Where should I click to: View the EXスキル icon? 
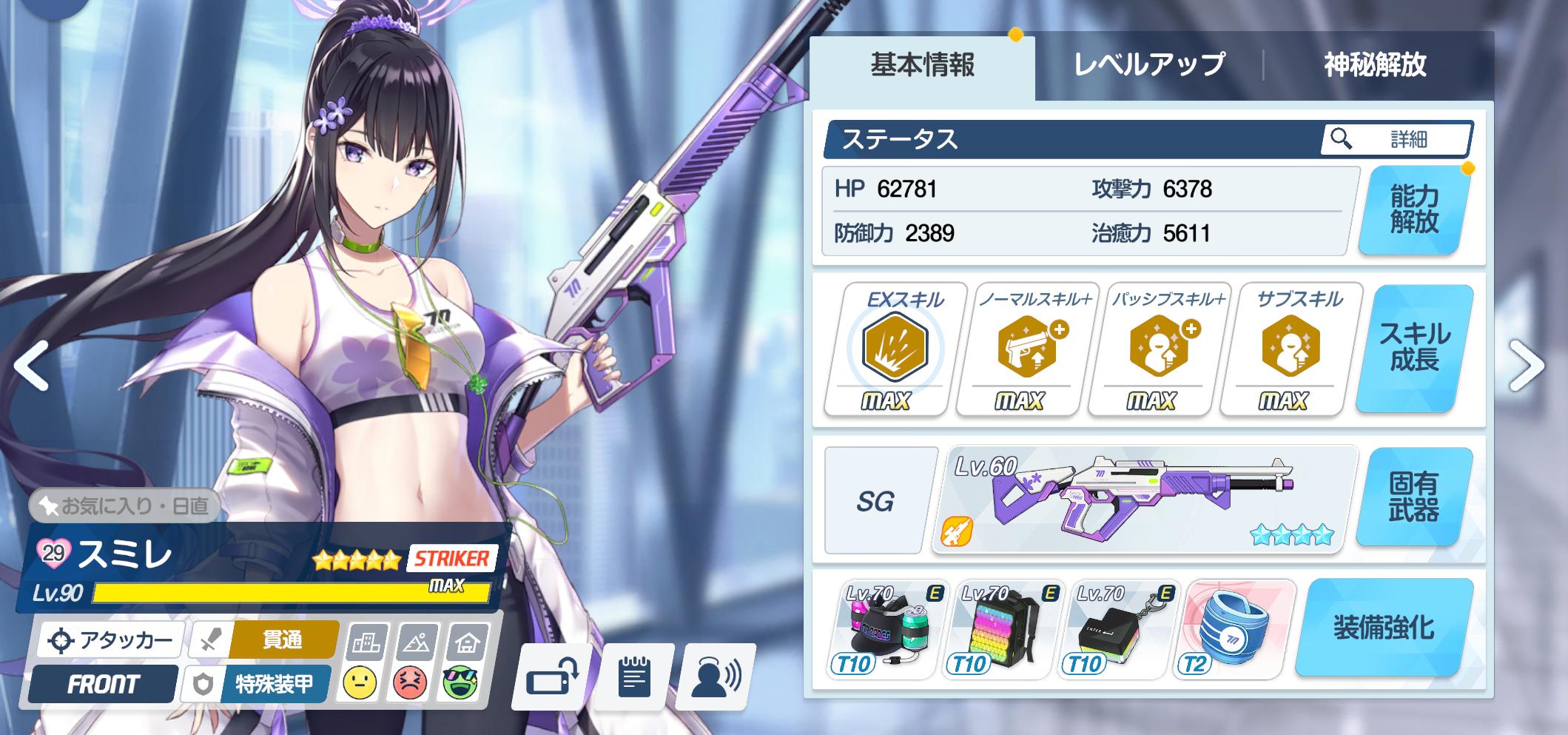pyautogui.click(x=895, y=346)
